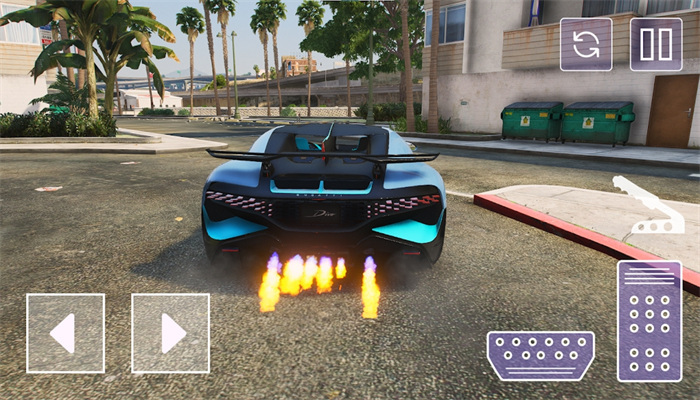
Task: Tap the steer right arrow button
Action: (x=170, y=333)
